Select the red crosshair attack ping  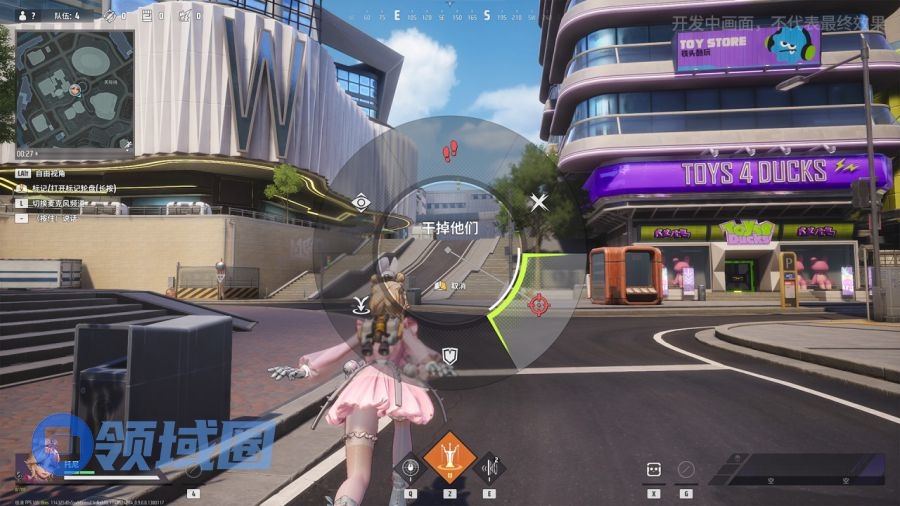point(538,301)
